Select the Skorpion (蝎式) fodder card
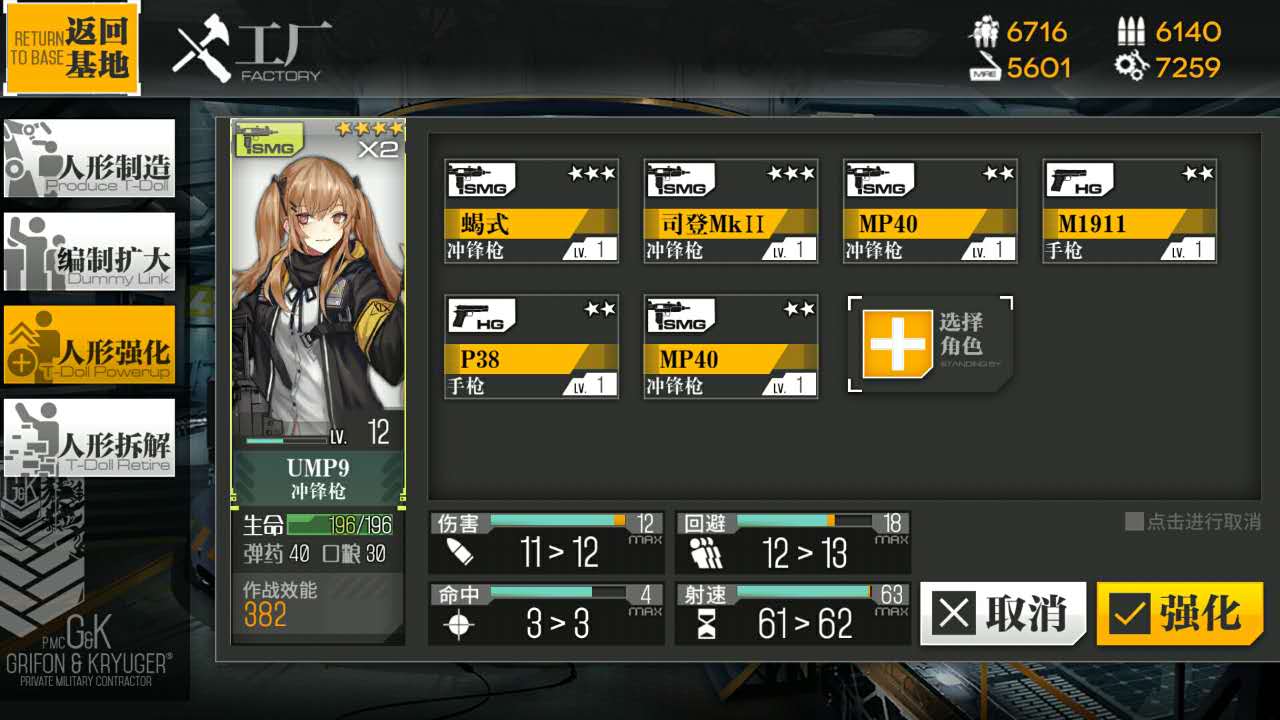 pos(531,210)
